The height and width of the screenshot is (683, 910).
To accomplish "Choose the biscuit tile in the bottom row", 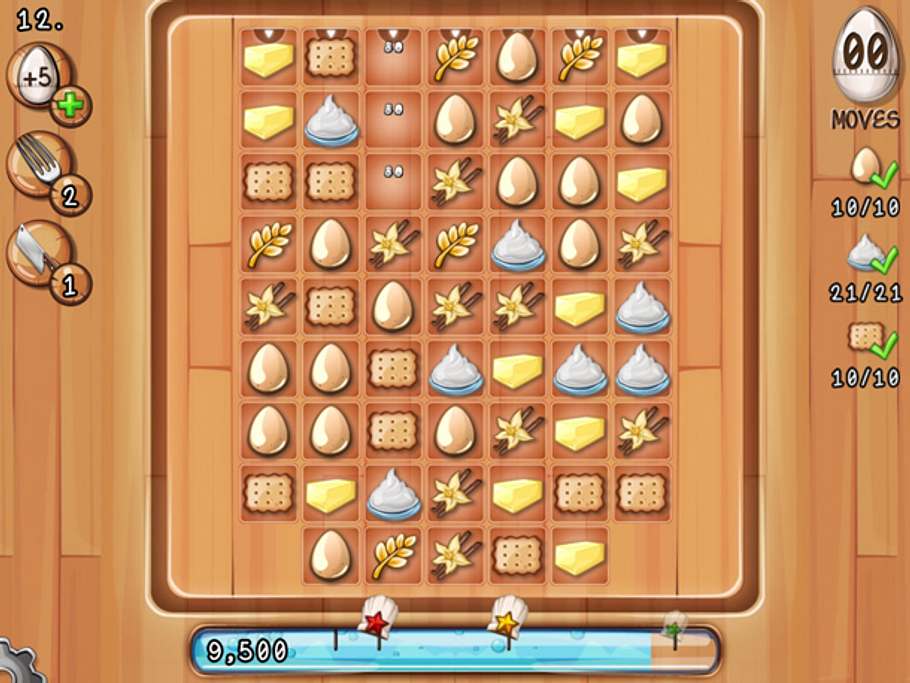I will pyautogui.click(x=517, y=556).
